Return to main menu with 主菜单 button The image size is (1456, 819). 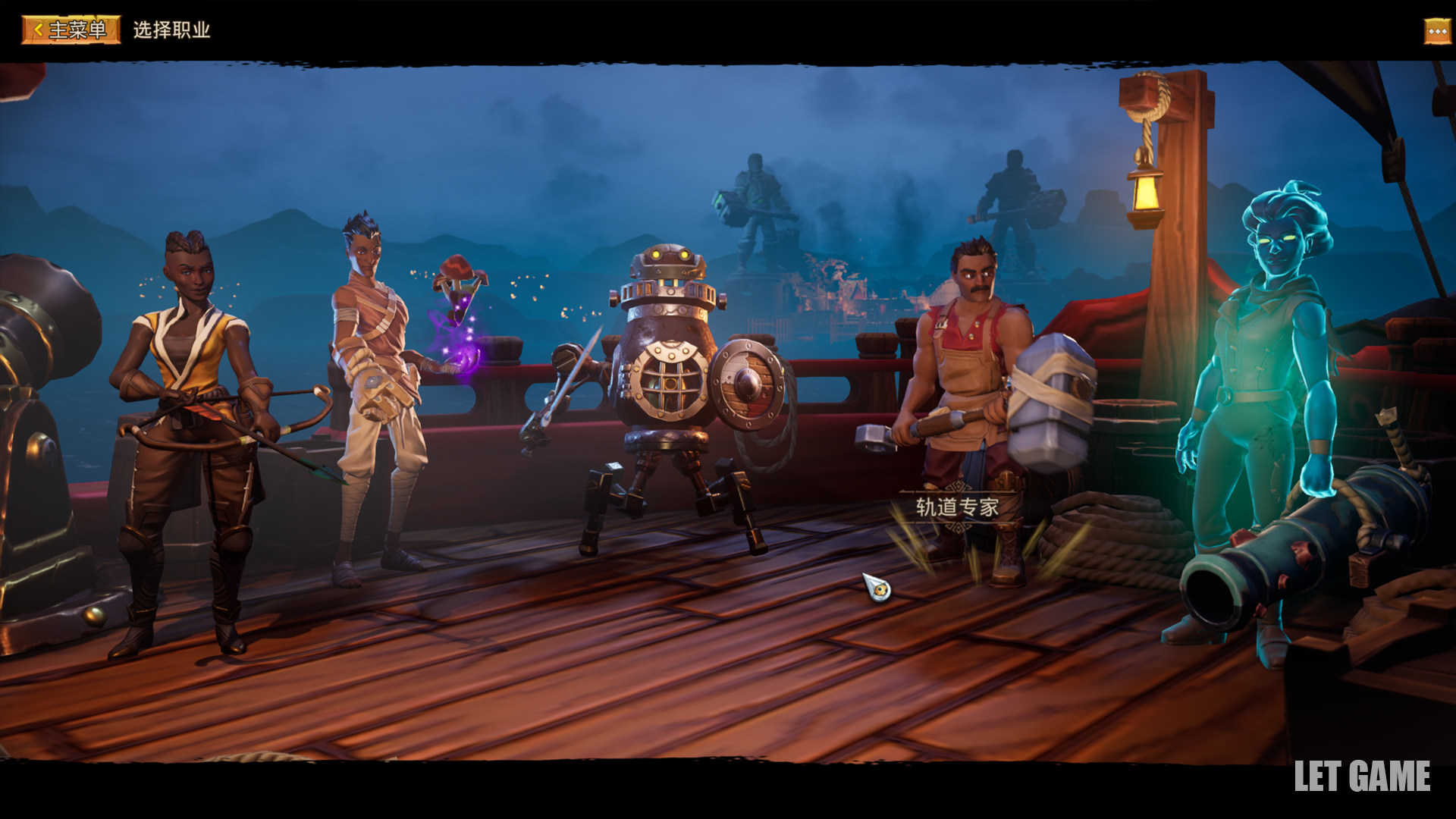point(71,30)
